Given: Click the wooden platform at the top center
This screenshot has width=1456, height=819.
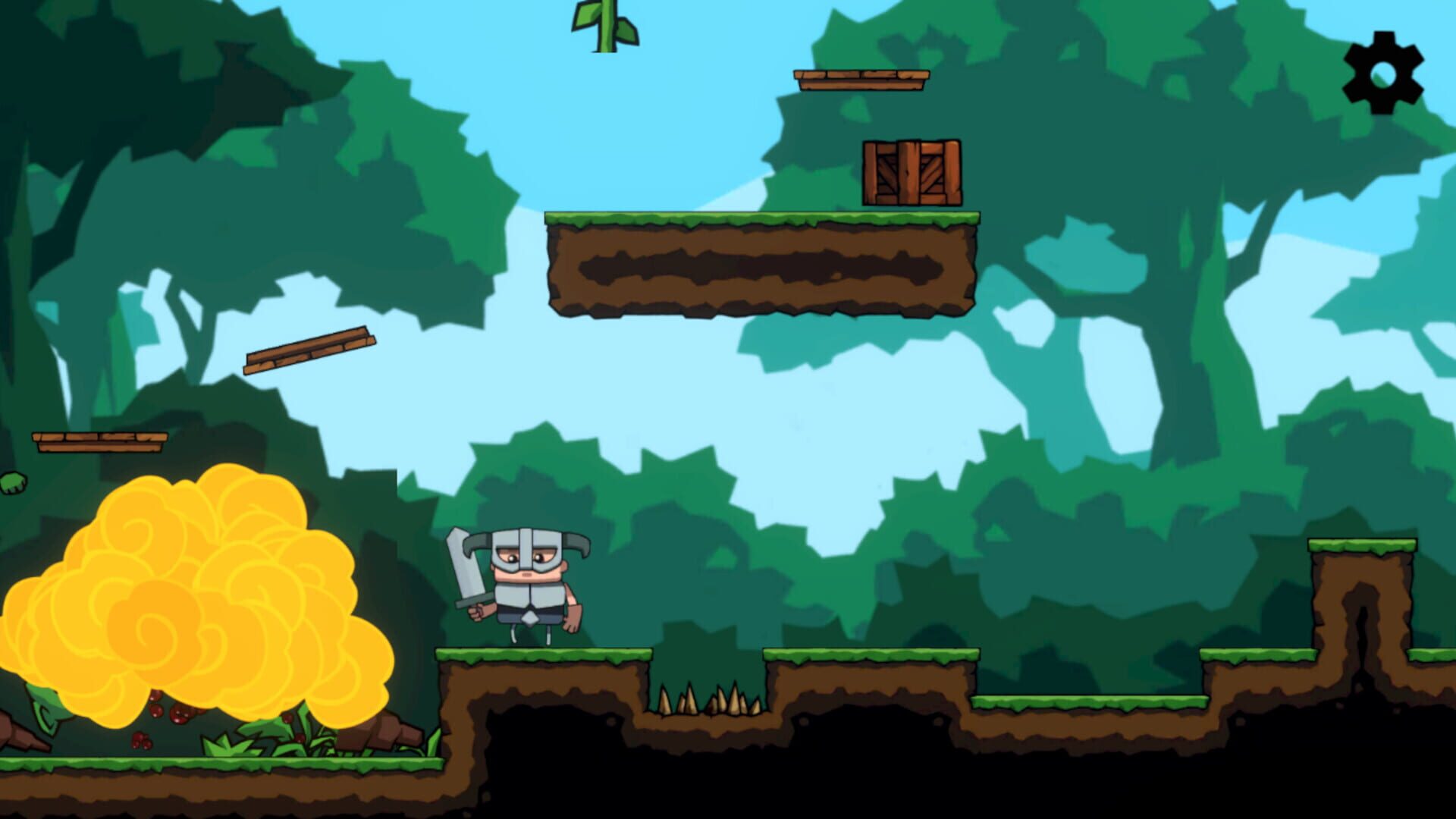Looking at the screenshot, I should click(861, 80).
